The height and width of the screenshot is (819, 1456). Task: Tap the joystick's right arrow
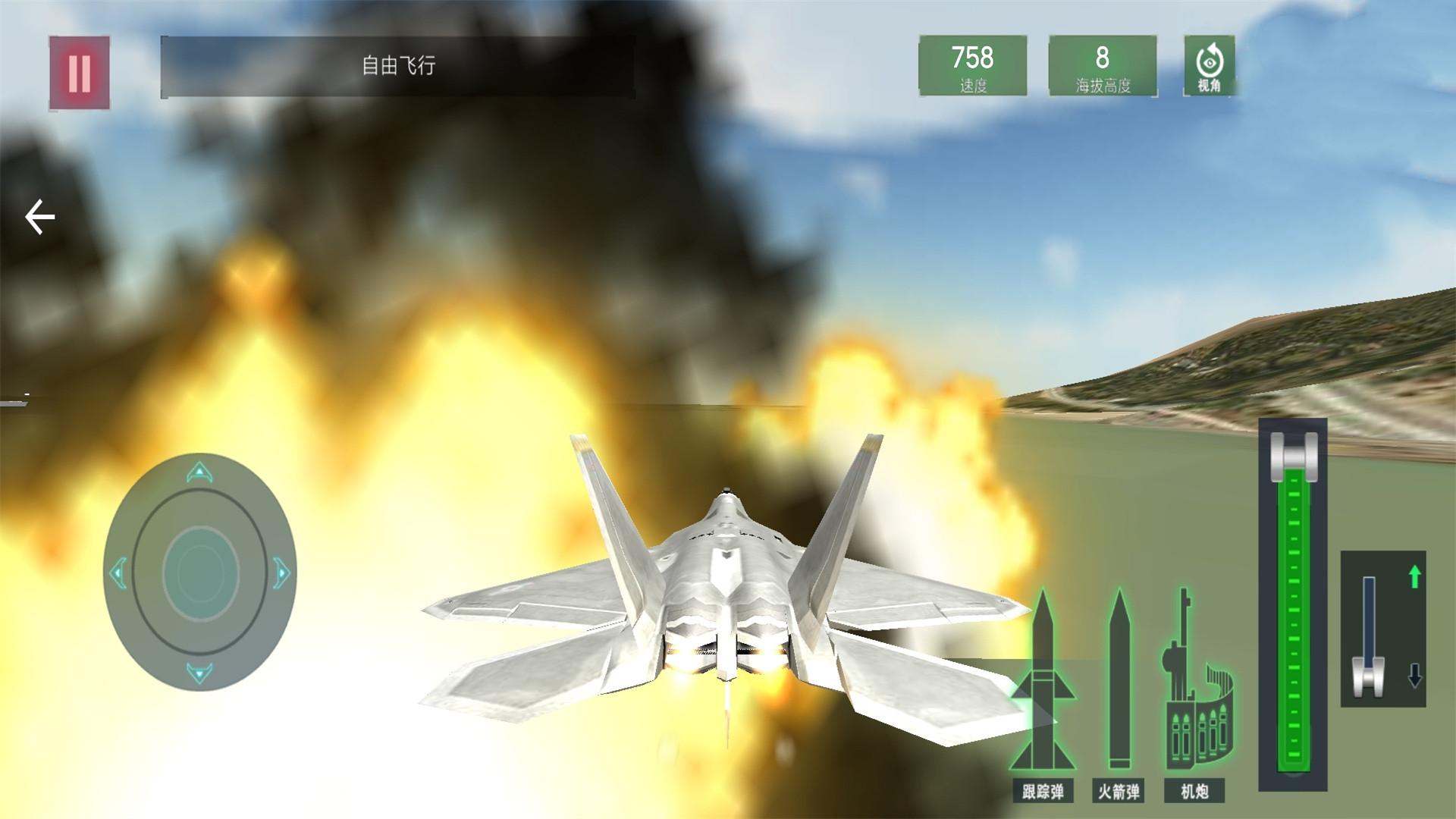tap(281, 573)
